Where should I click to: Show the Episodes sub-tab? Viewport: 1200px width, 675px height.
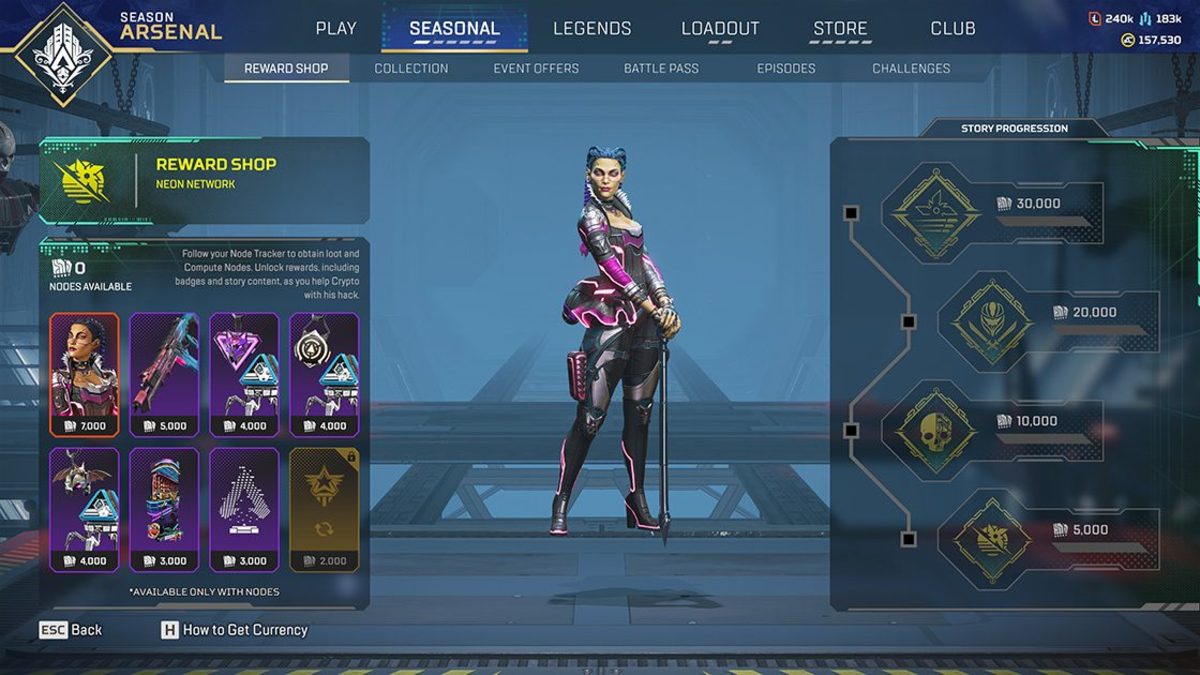[786, 68]
